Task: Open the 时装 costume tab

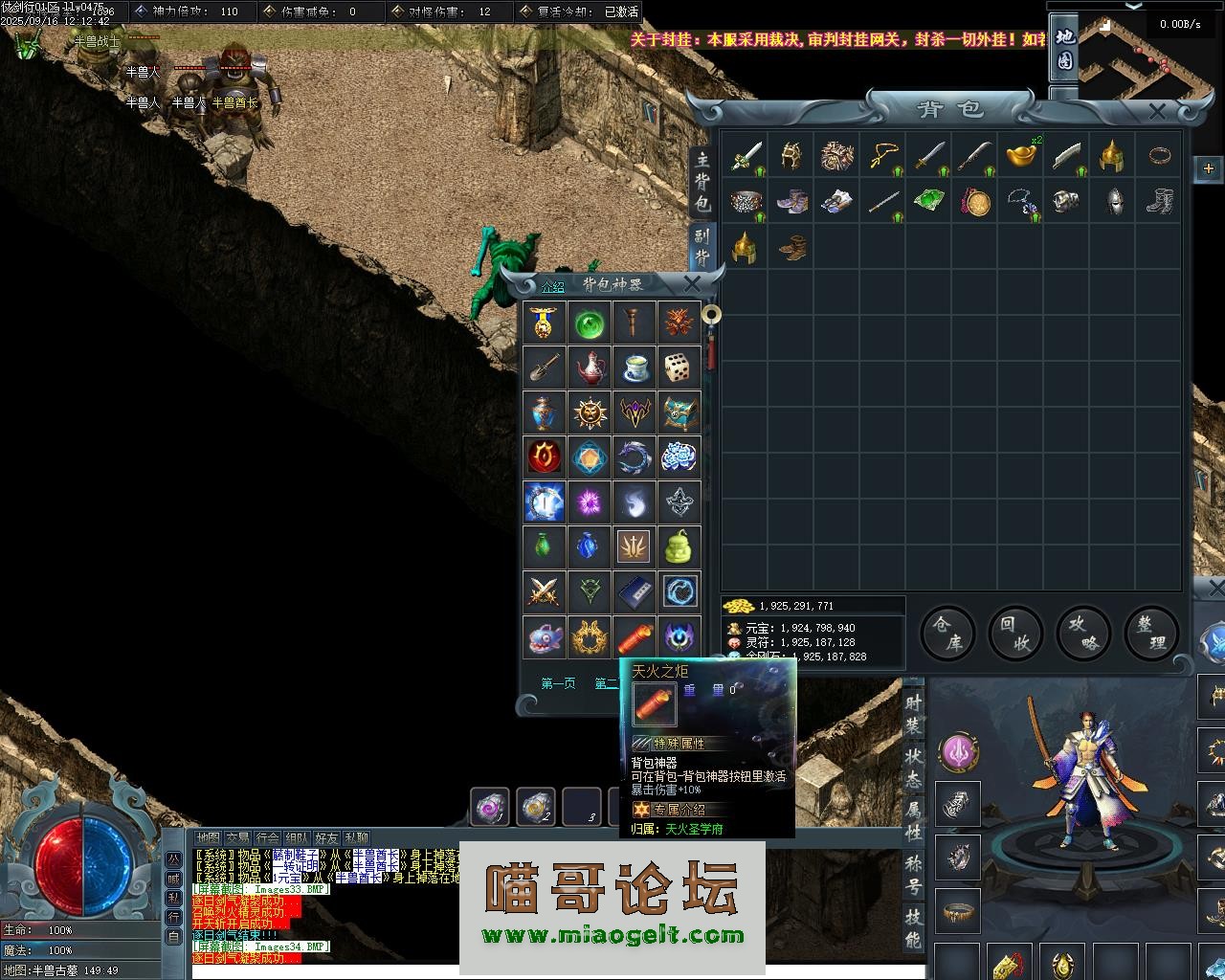Action: click(x=914, y=714)
